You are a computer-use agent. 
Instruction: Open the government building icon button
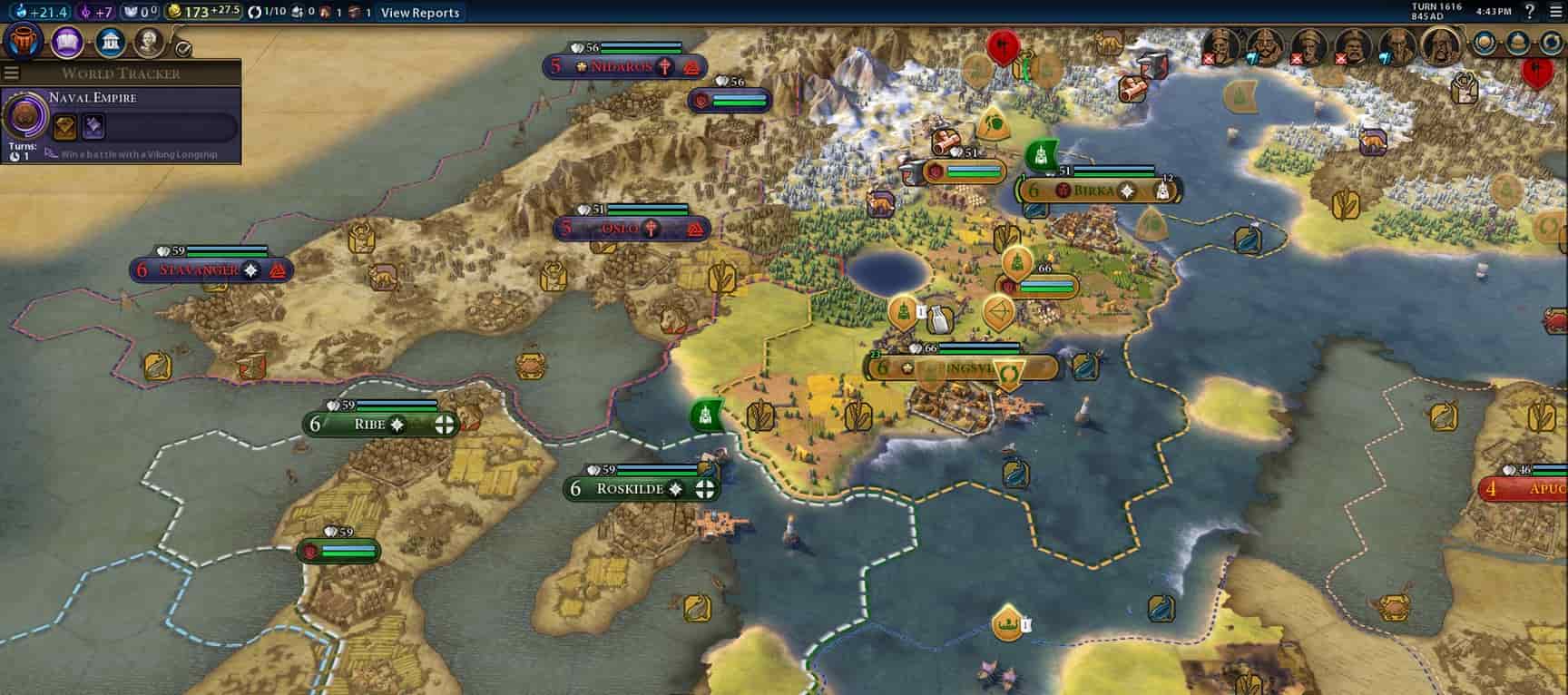click(x=111, y=42)
